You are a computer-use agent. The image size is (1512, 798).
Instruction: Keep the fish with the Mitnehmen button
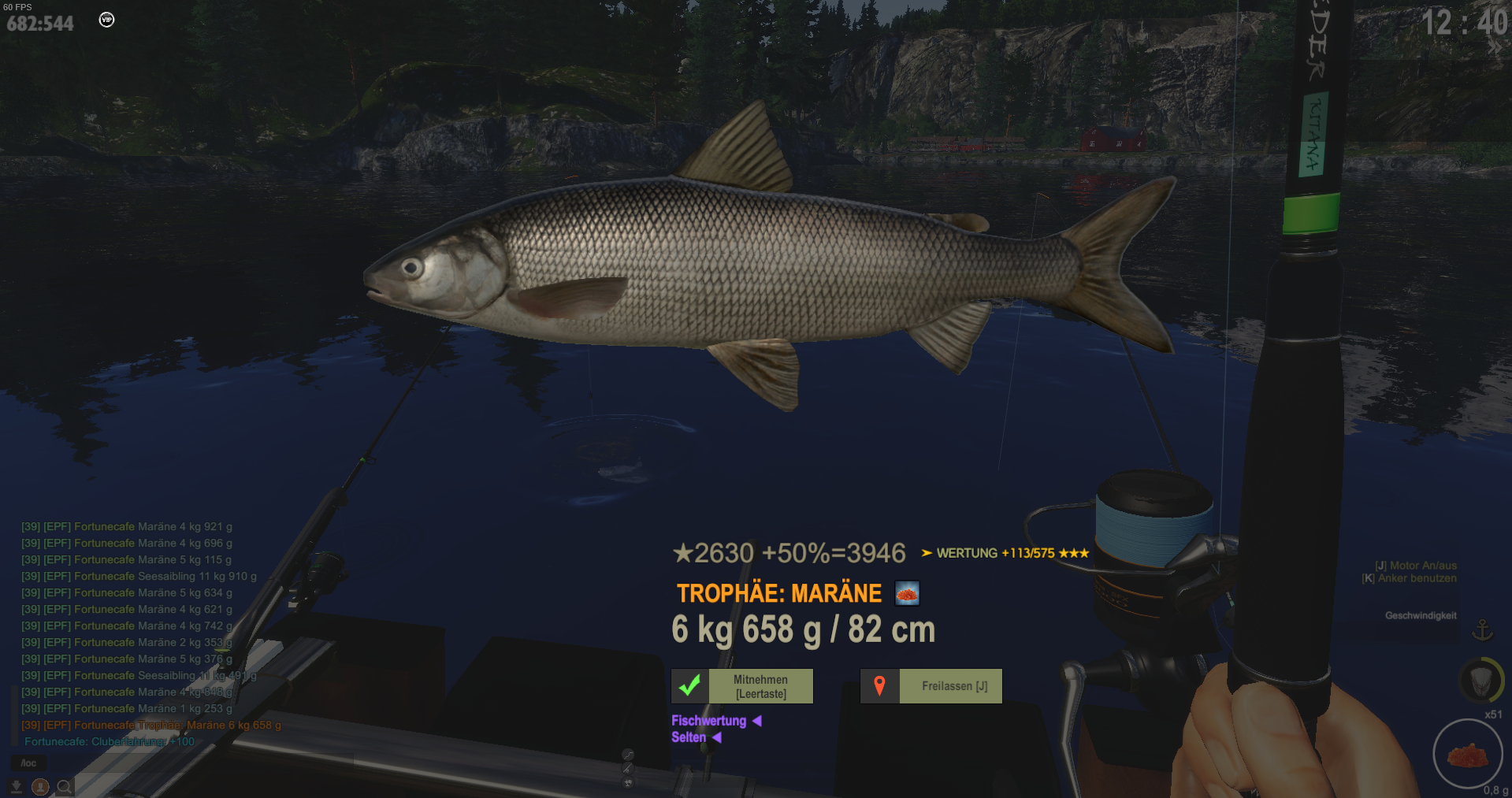point(742,686)
